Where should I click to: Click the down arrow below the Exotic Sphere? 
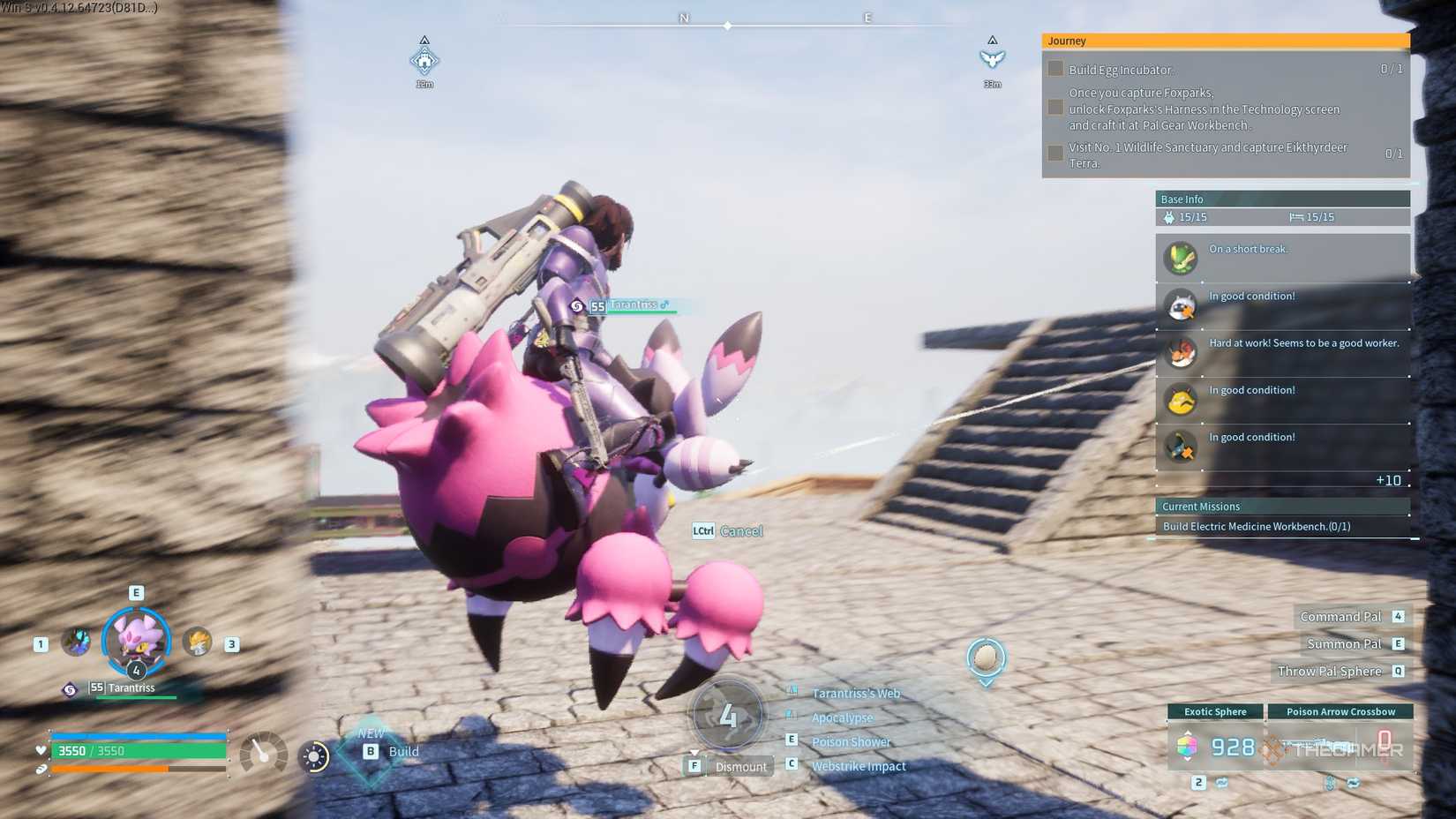(x=1188, y=759)
